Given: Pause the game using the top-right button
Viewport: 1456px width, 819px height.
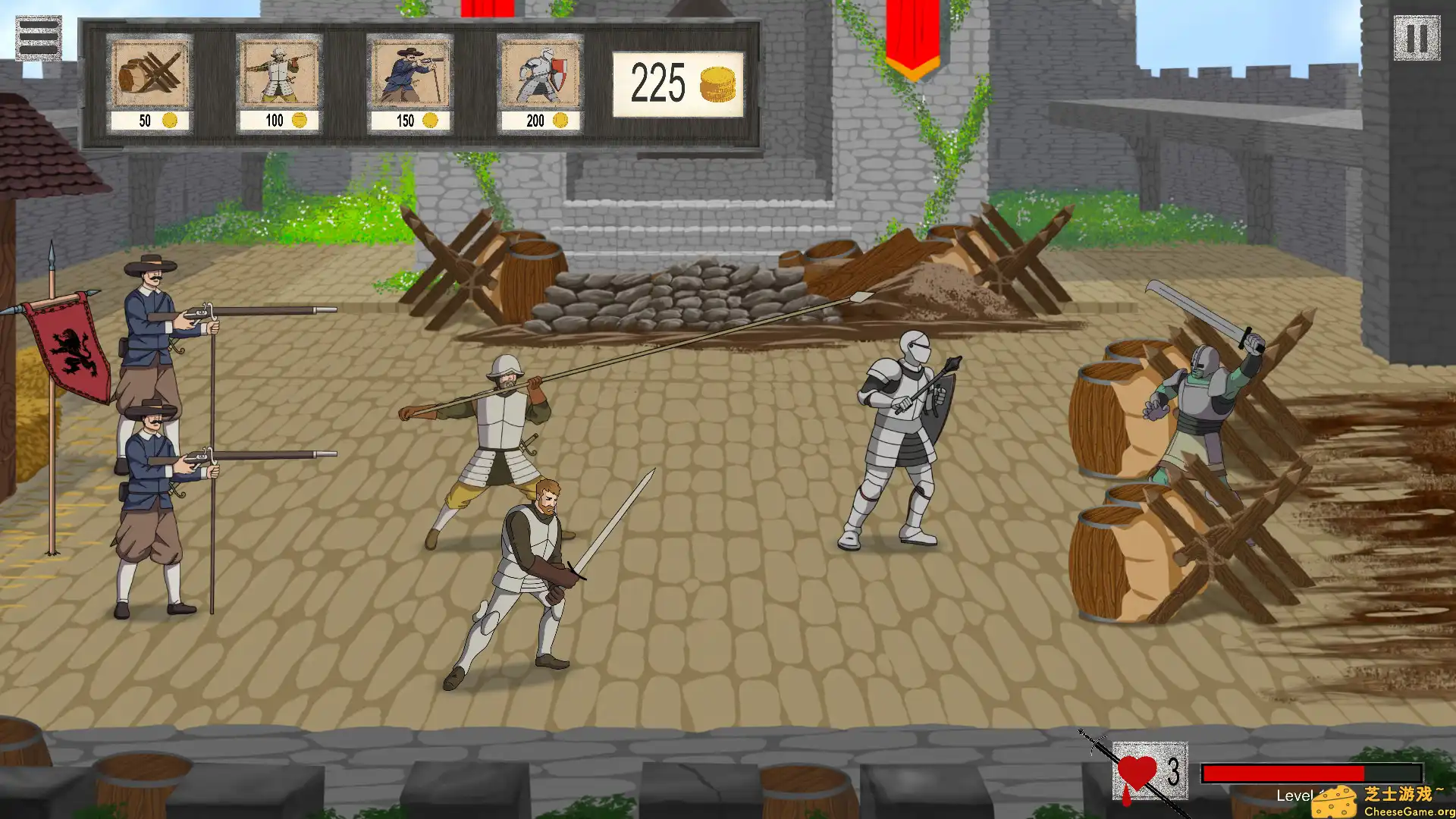Looking at the screenshot, I should [x=1417, y=36].
